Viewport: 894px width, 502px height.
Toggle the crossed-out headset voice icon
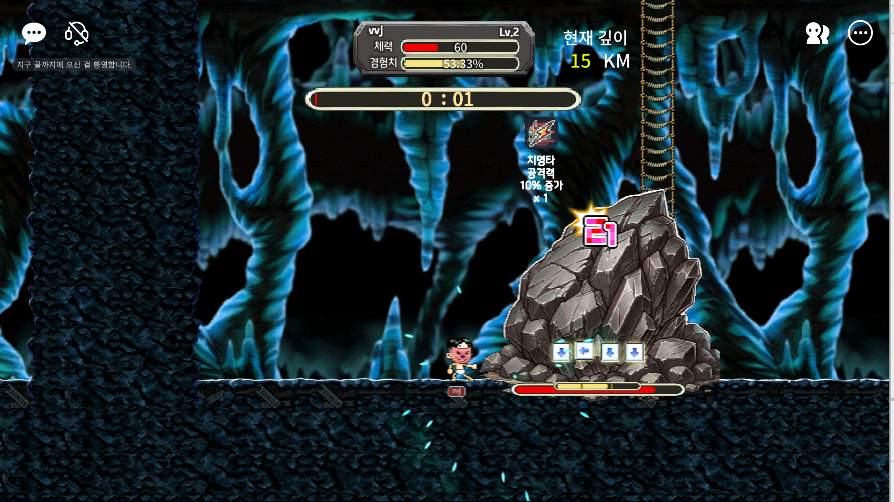(77, 34)
